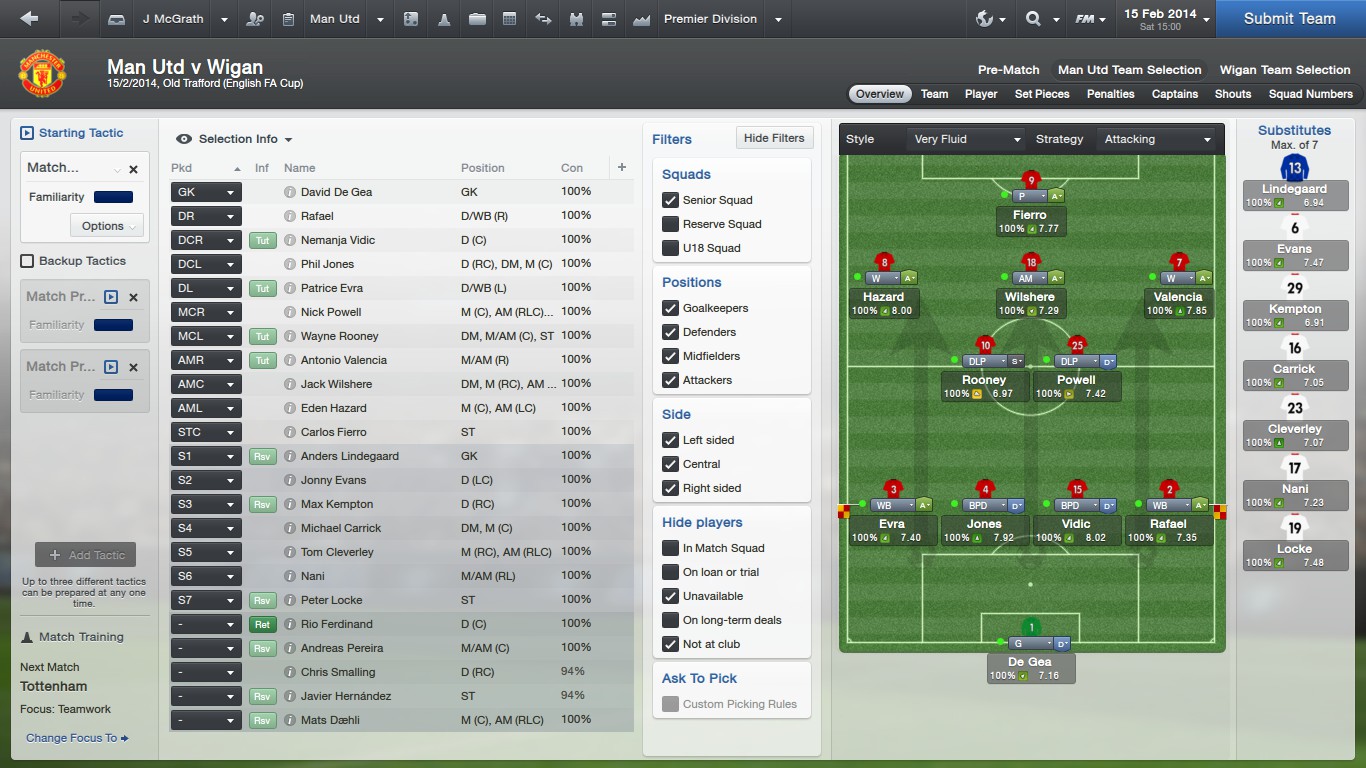Toggle the Reserve Squad checkbox
Image resolution: width=1366 pixels, height=768 pixels.
[671, 224]
